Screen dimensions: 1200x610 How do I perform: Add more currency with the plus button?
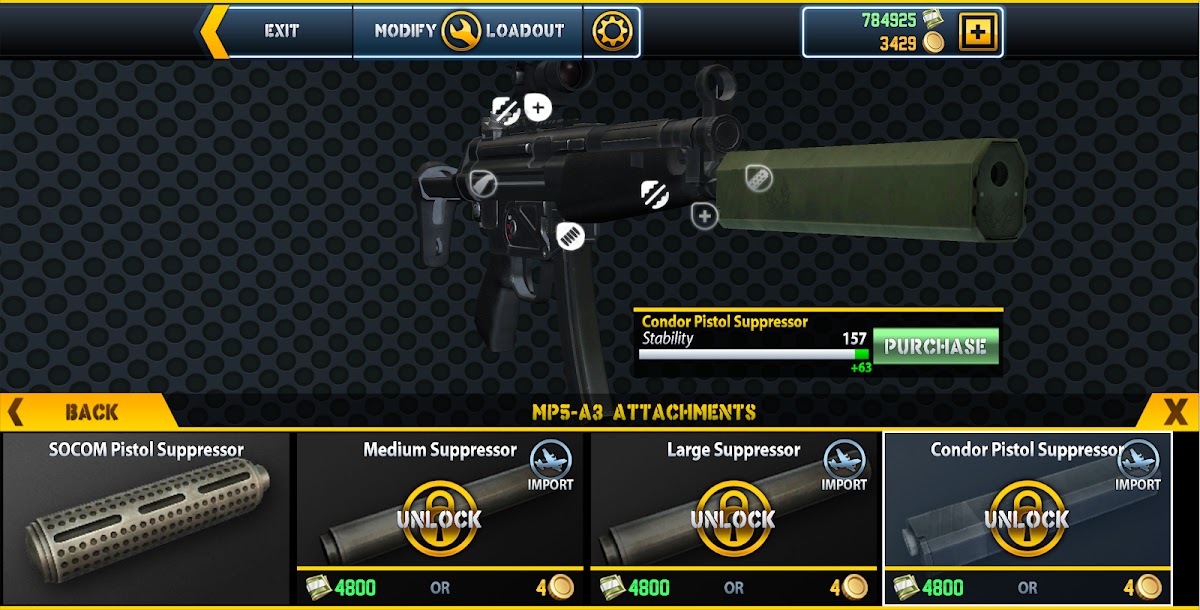tap(977, 32)
